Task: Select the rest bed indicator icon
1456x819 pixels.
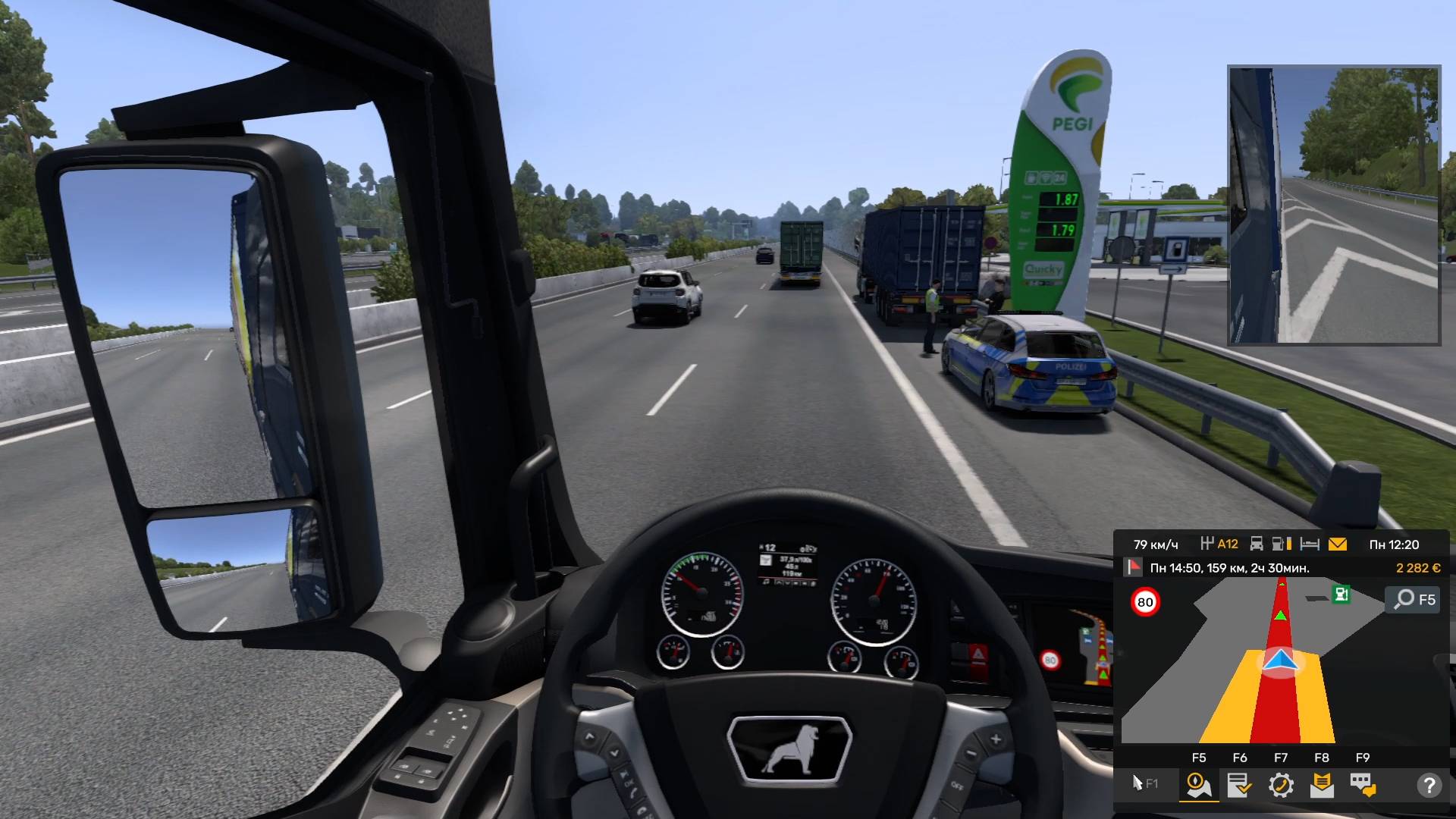Action: (x=1310, y=544)
